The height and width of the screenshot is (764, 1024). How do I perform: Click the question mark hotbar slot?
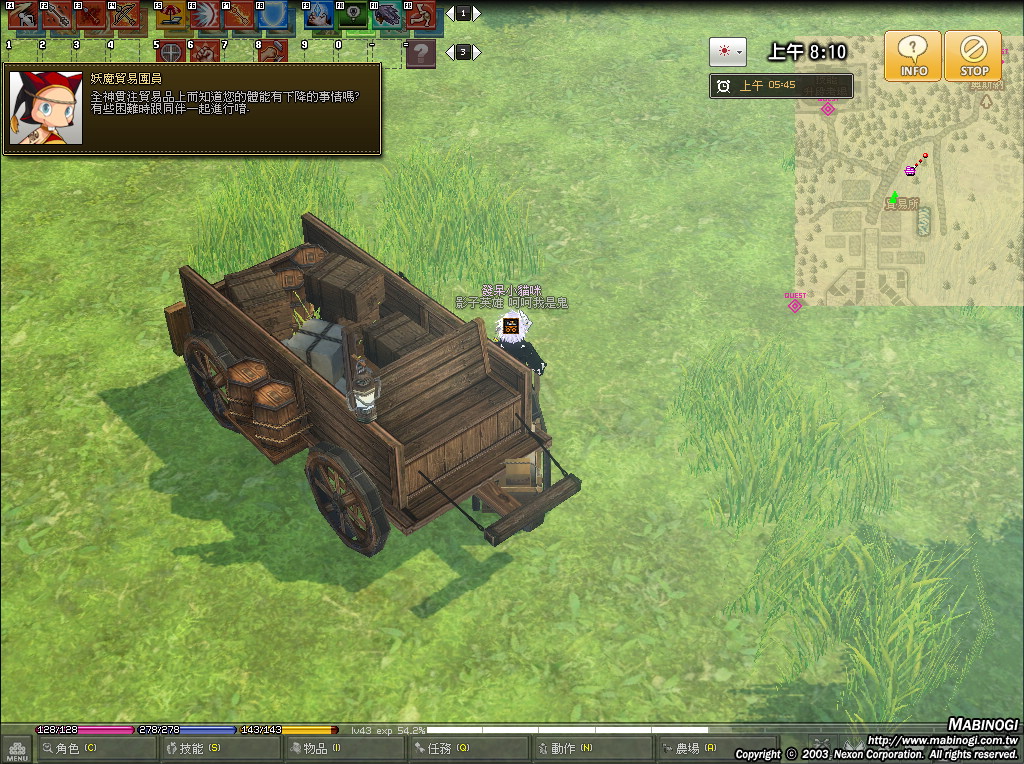(422, 53)
